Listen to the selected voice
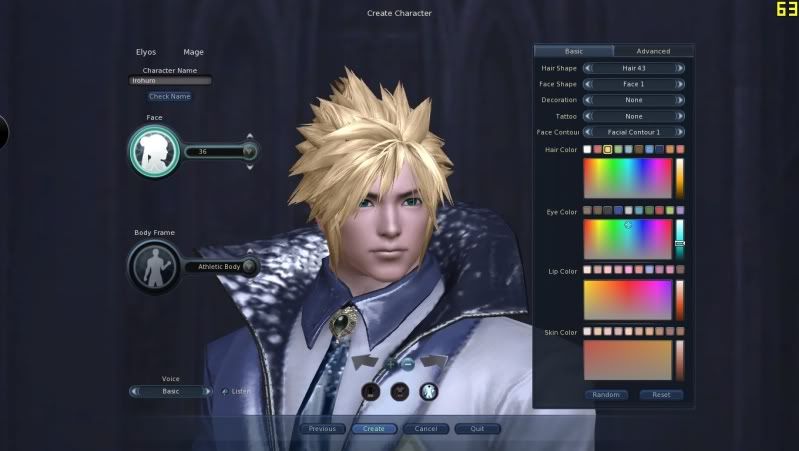 236,391
